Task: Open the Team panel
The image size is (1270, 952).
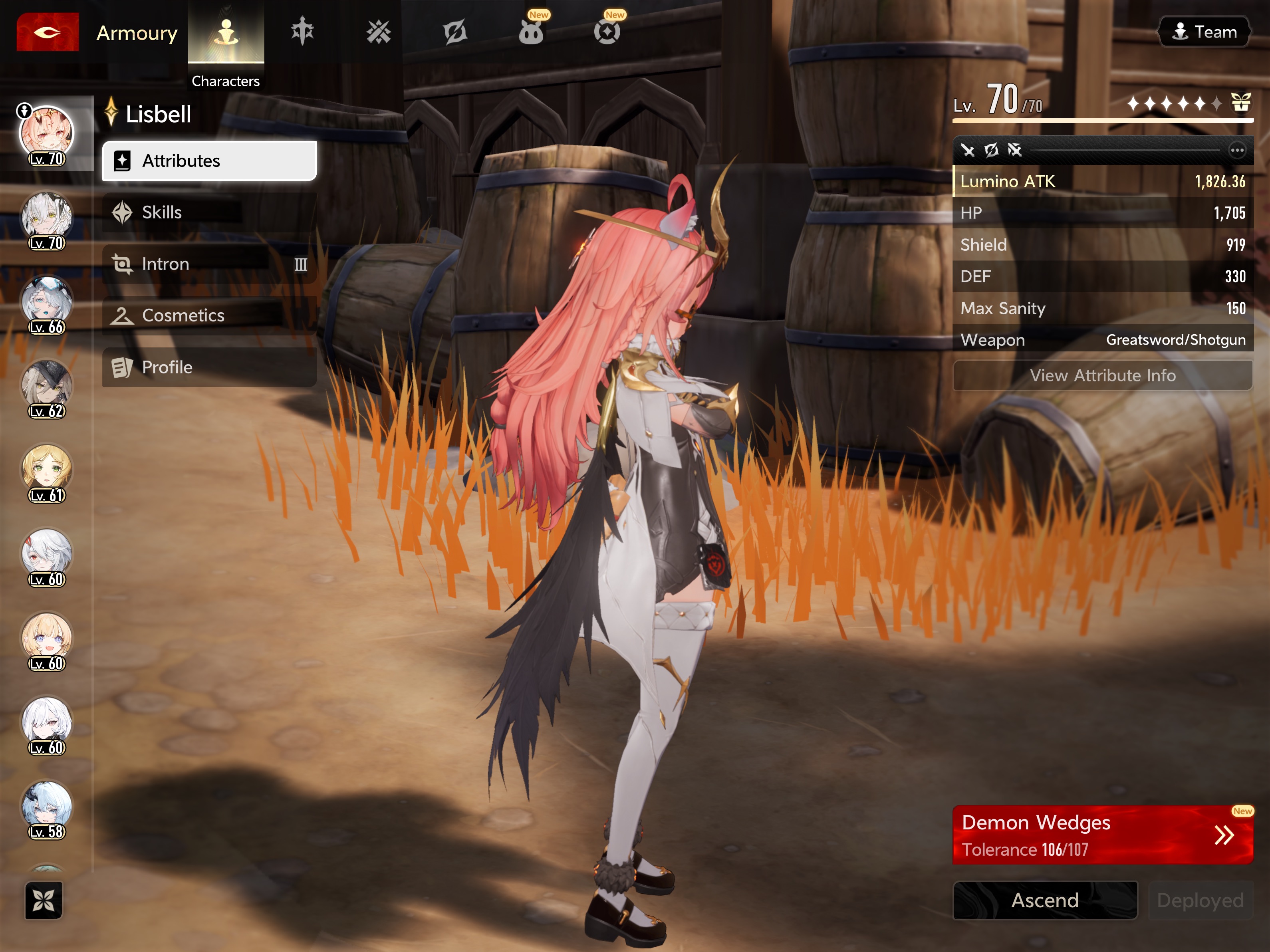Action: tap(1203, 32)
